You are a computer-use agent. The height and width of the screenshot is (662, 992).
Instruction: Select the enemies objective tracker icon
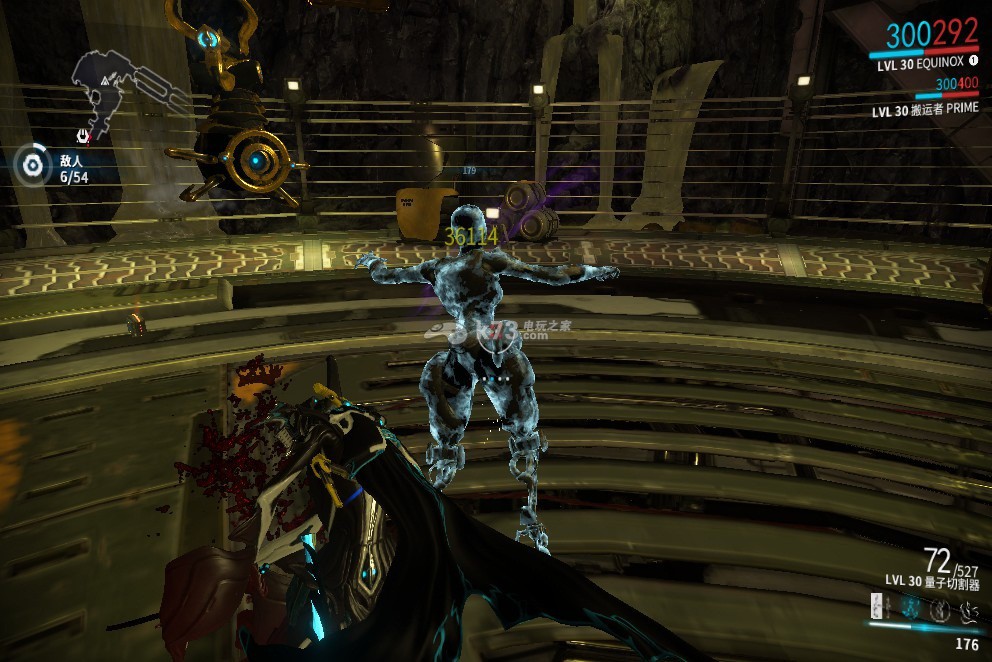33,165
